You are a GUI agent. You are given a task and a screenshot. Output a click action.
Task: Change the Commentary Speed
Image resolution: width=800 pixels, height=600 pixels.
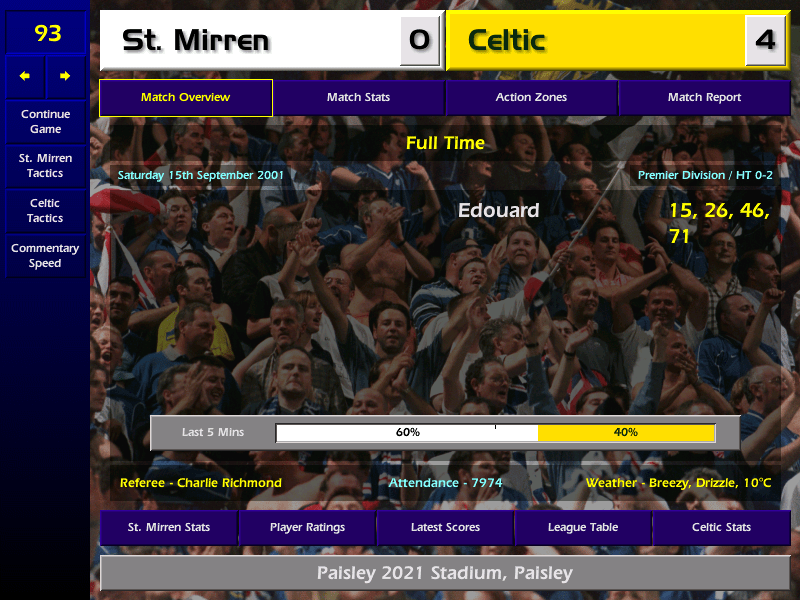click(45, 255)
